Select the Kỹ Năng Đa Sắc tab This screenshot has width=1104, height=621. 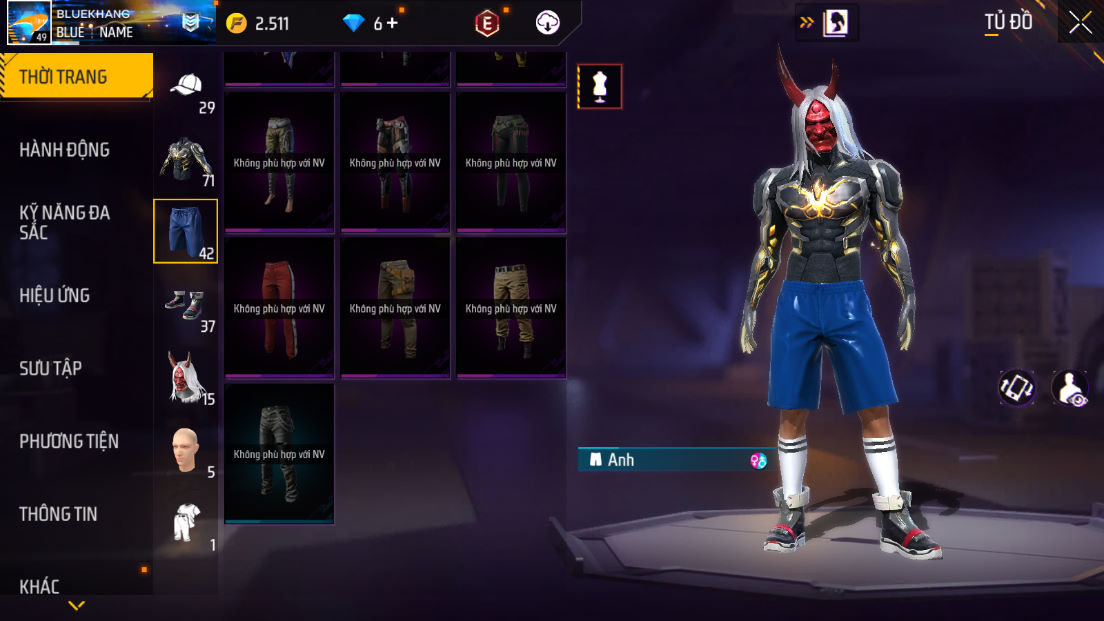pos(65,222)
